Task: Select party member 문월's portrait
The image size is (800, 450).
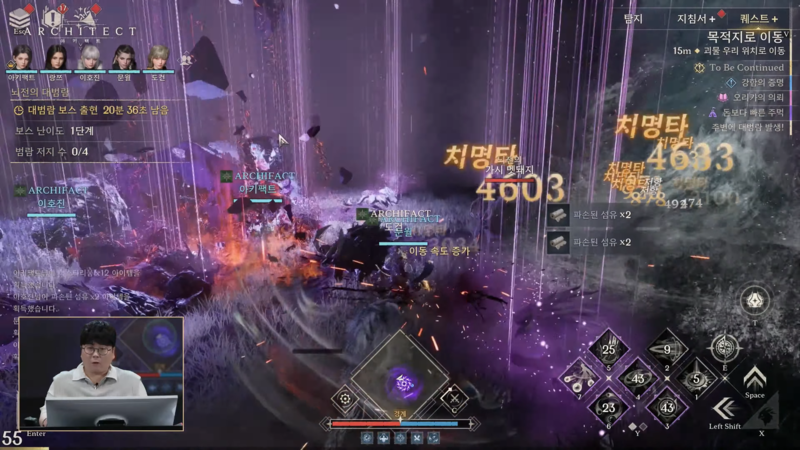Action: click(x=123, y=57)
